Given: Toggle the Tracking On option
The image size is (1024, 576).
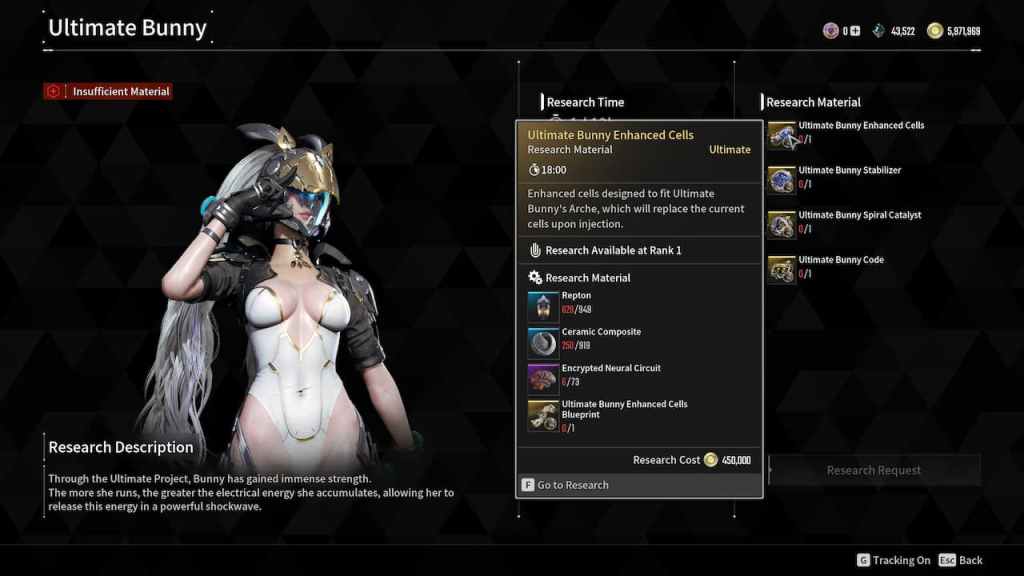Looking at the screenshot, I should click(894, 560).
